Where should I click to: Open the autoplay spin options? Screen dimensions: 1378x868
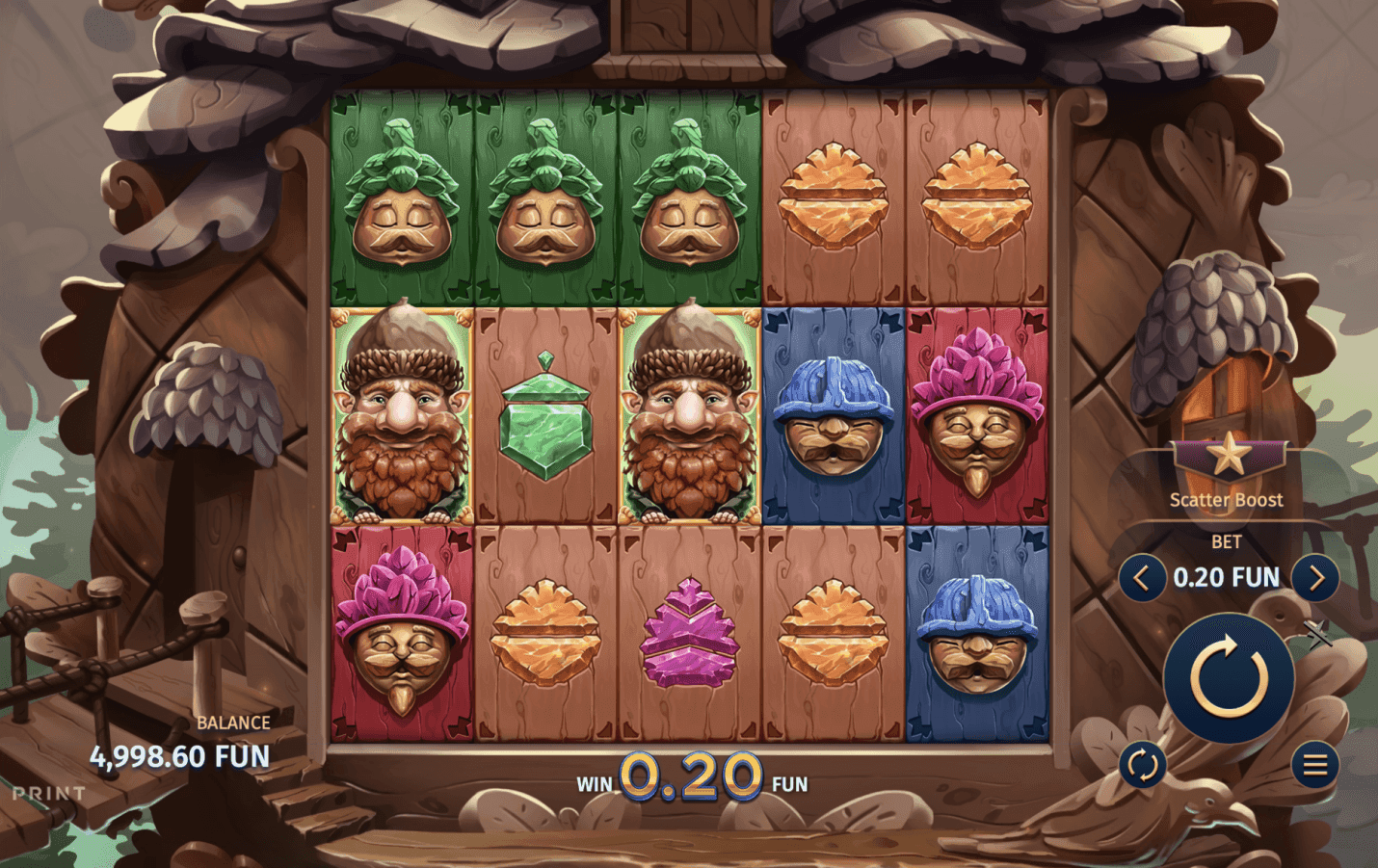pyautogui.click(x=1142, y=766)
